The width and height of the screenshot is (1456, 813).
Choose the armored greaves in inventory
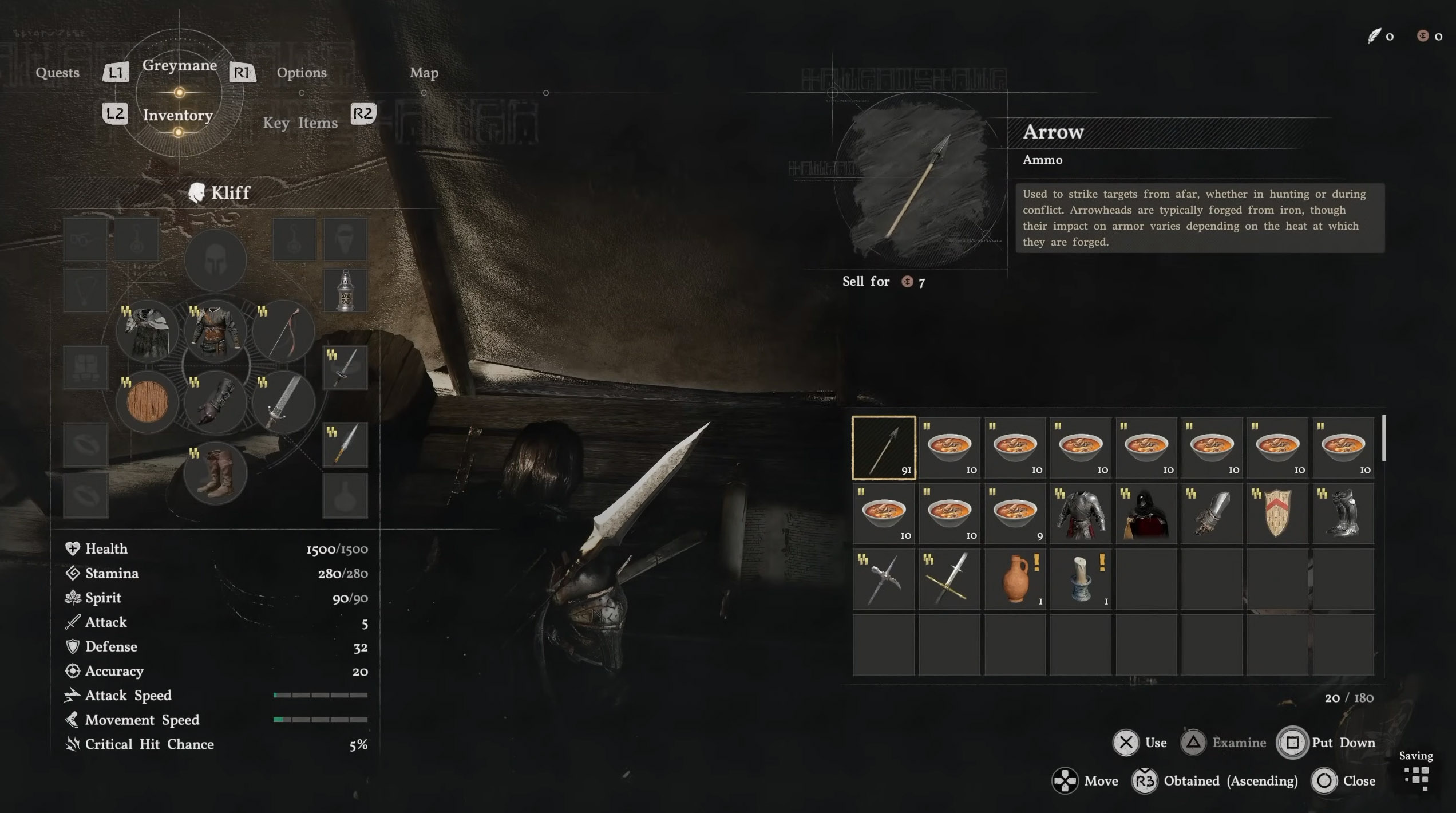click(x=1343, y=514)
